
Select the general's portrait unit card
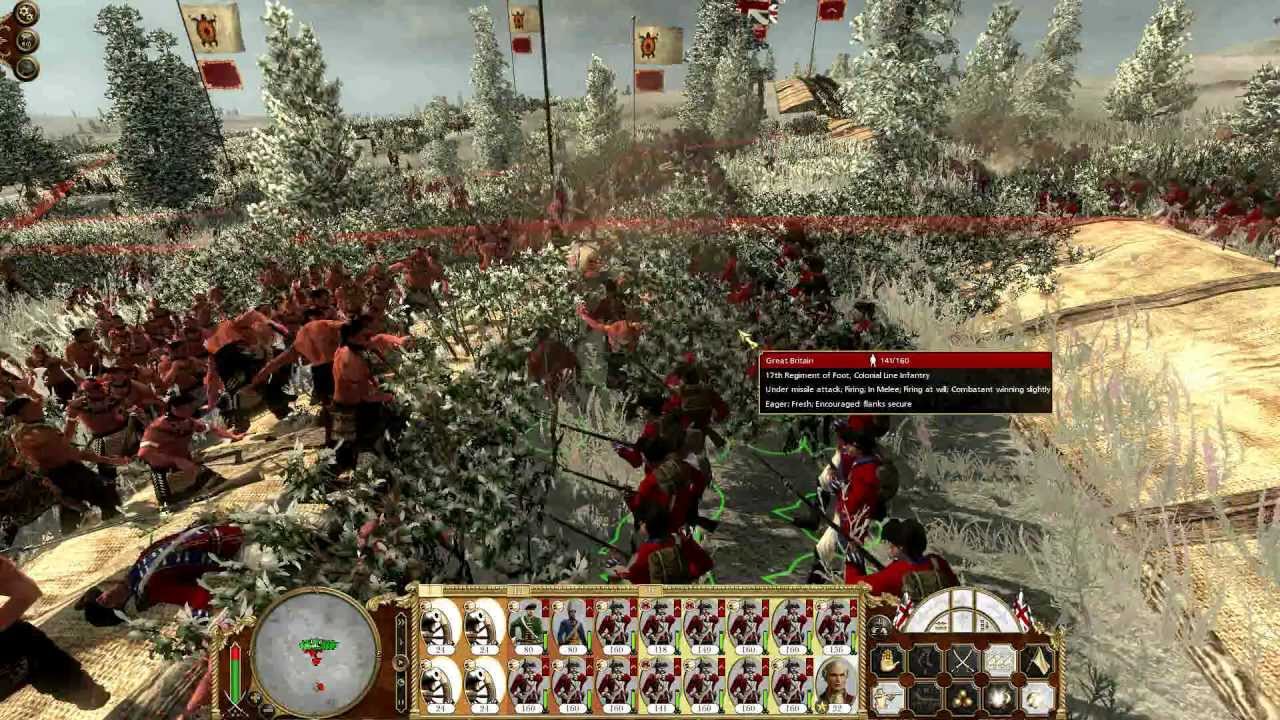(836, 681)
